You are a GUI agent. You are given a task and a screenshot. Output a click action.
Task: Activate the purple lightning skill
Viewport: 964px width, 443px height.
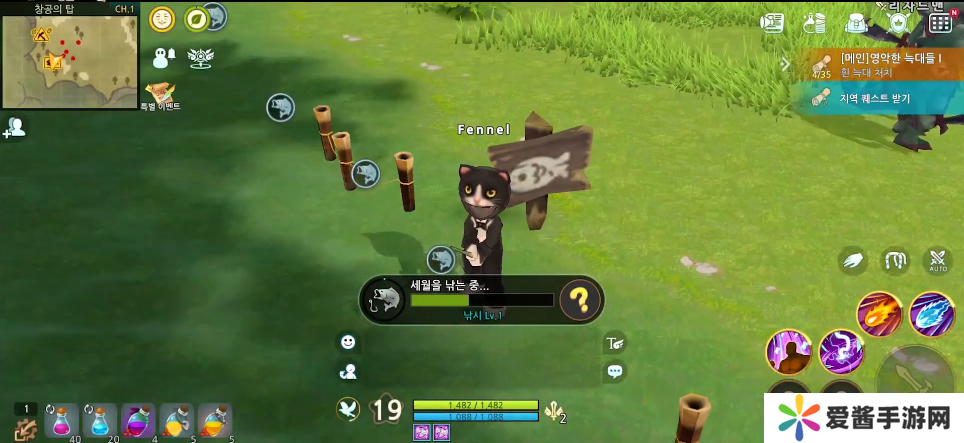(841, 351)
